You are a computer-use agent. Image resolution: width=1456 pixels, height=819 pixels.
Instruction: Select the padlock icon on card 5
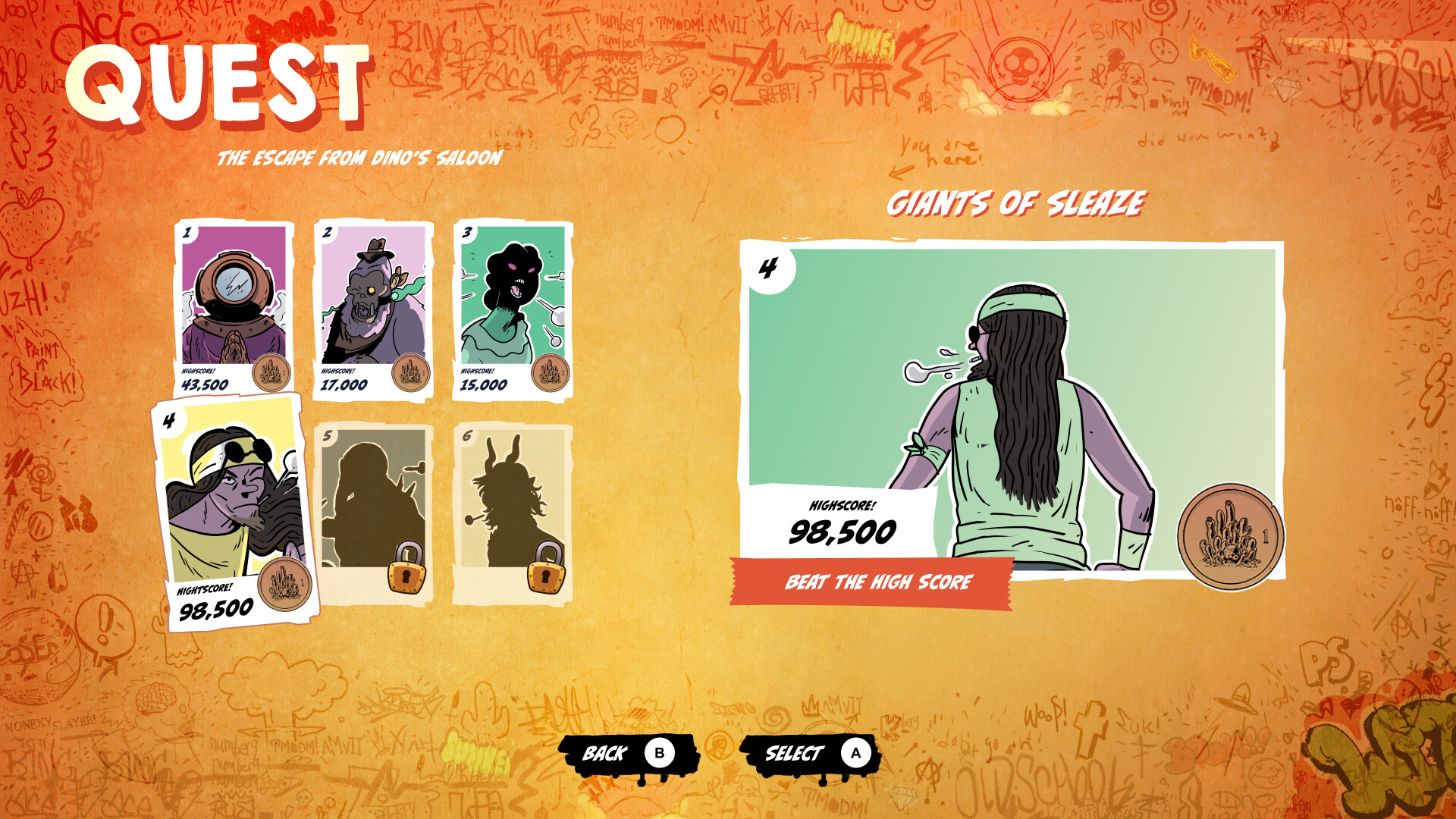tap(407, 578)
